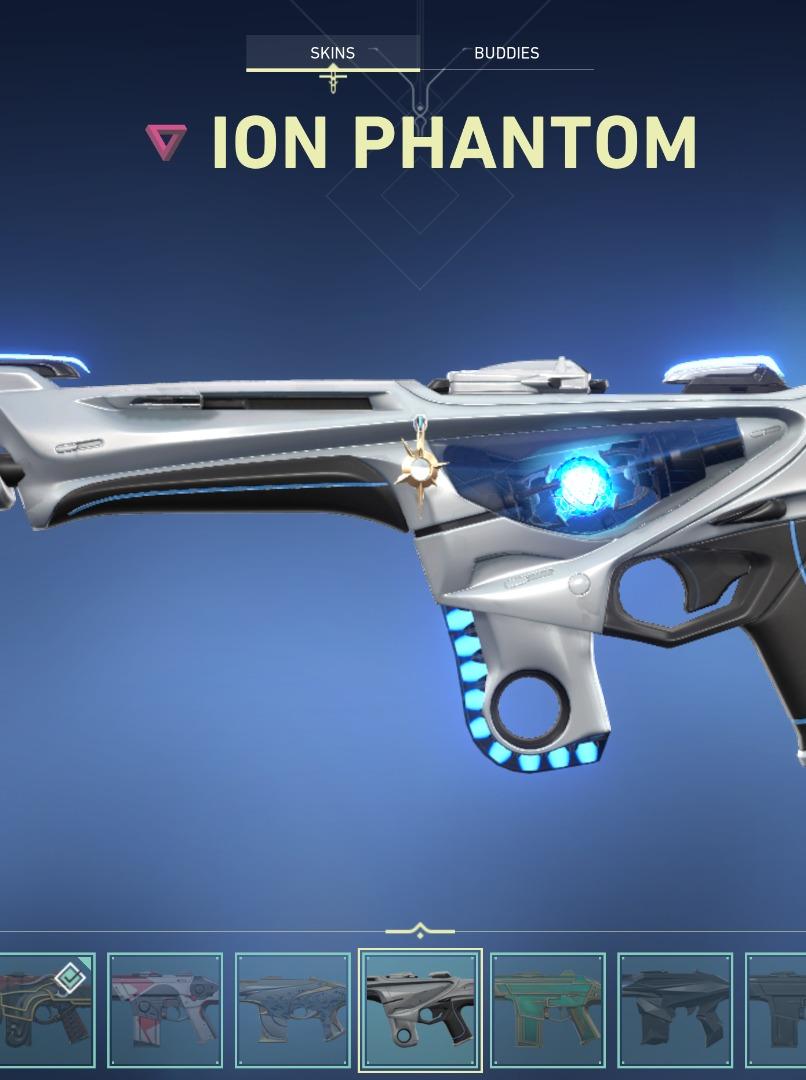
Task: Select the silver Ion Phantom thumbnail
Action: pos(420,1009)
